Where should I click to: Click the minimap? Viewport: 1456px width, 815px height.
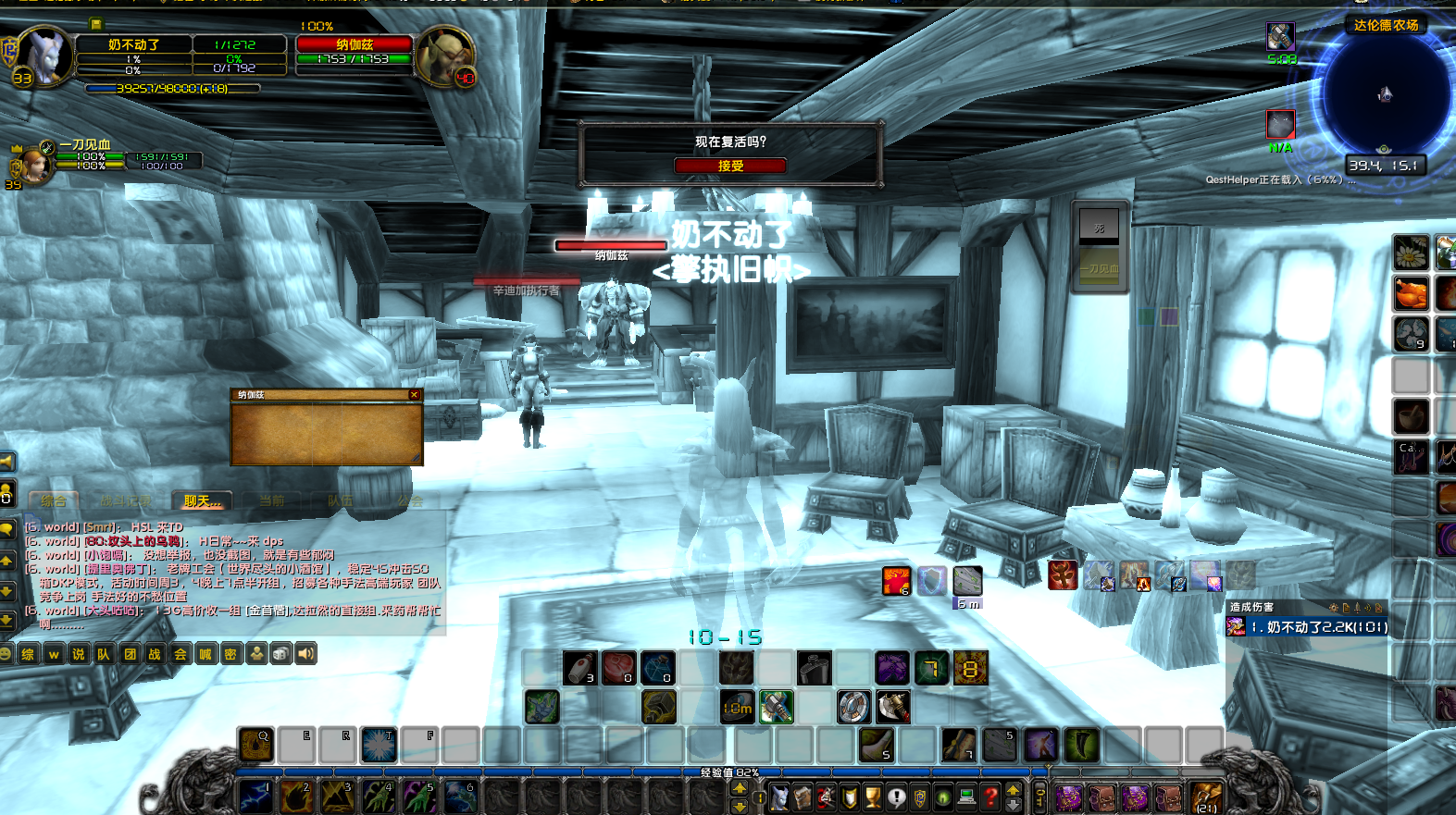pos(1385,94)
